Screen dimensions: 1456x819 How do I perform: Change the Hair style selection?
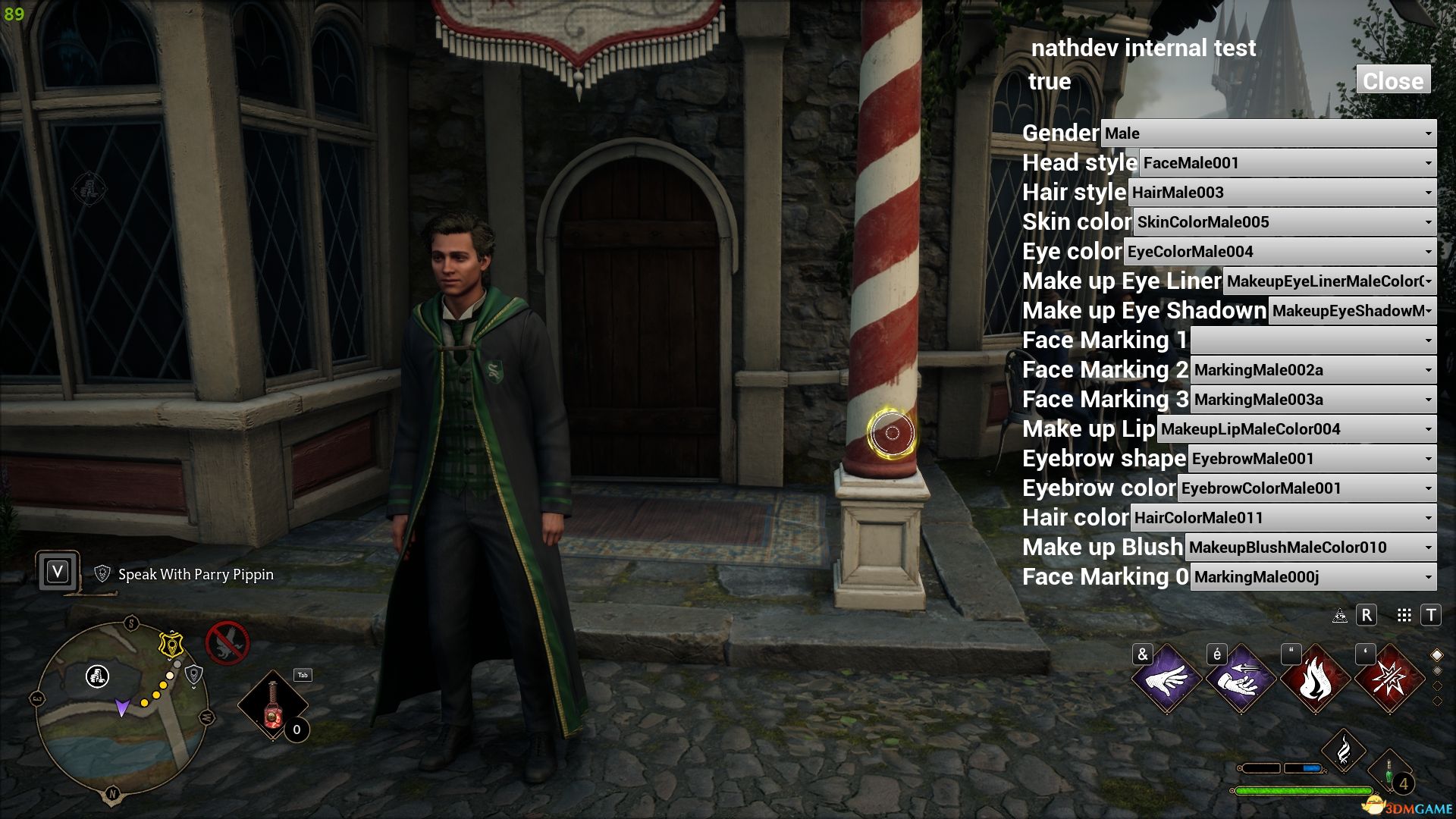point(1282,193)
